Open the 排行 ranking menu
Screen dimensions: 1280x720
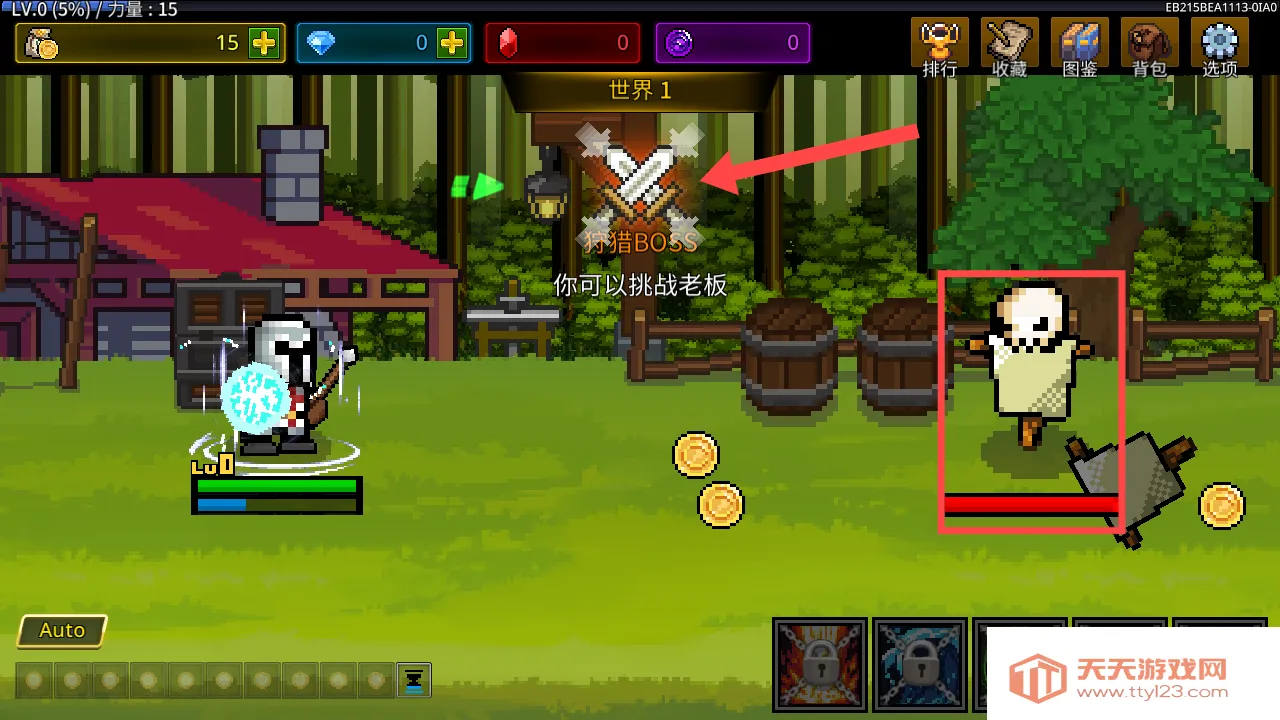(939, 47)
